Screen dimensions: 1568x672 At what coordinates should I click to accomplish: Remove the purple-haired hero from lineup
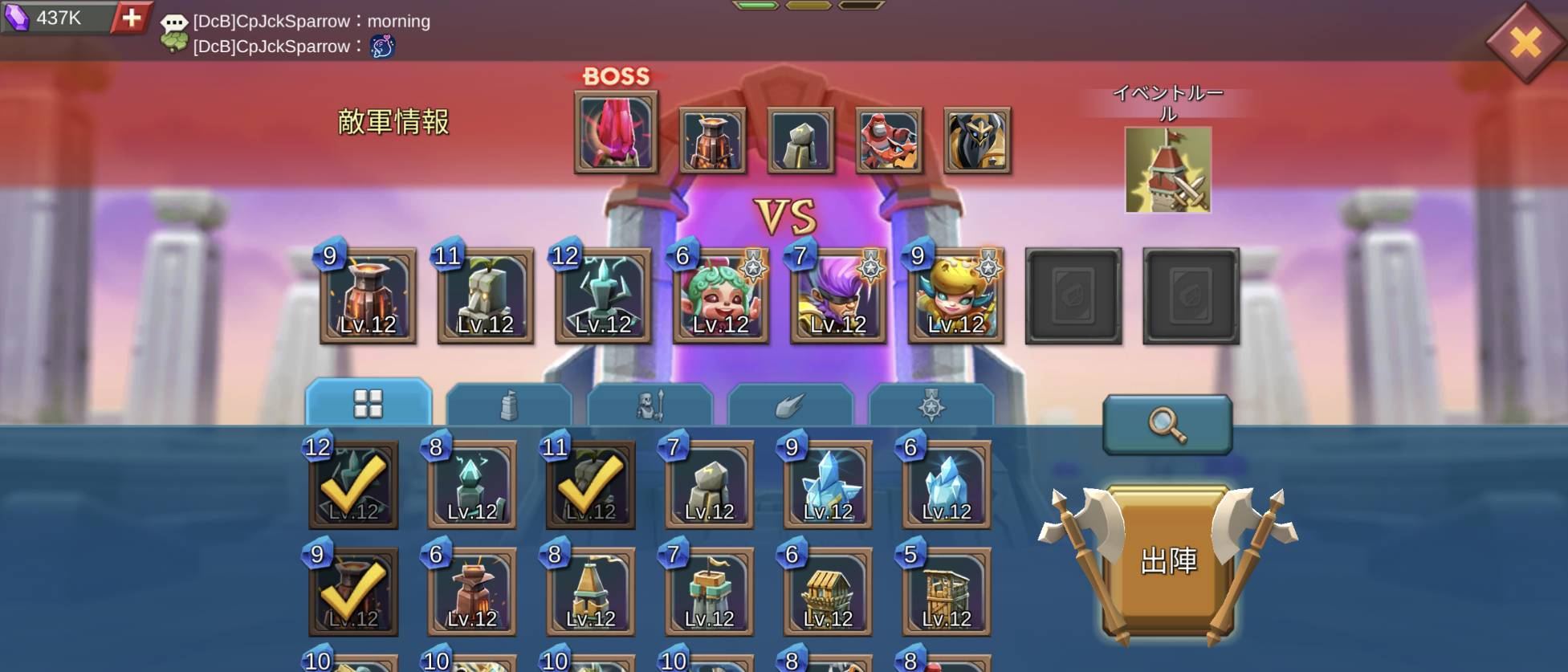point(838,296)
